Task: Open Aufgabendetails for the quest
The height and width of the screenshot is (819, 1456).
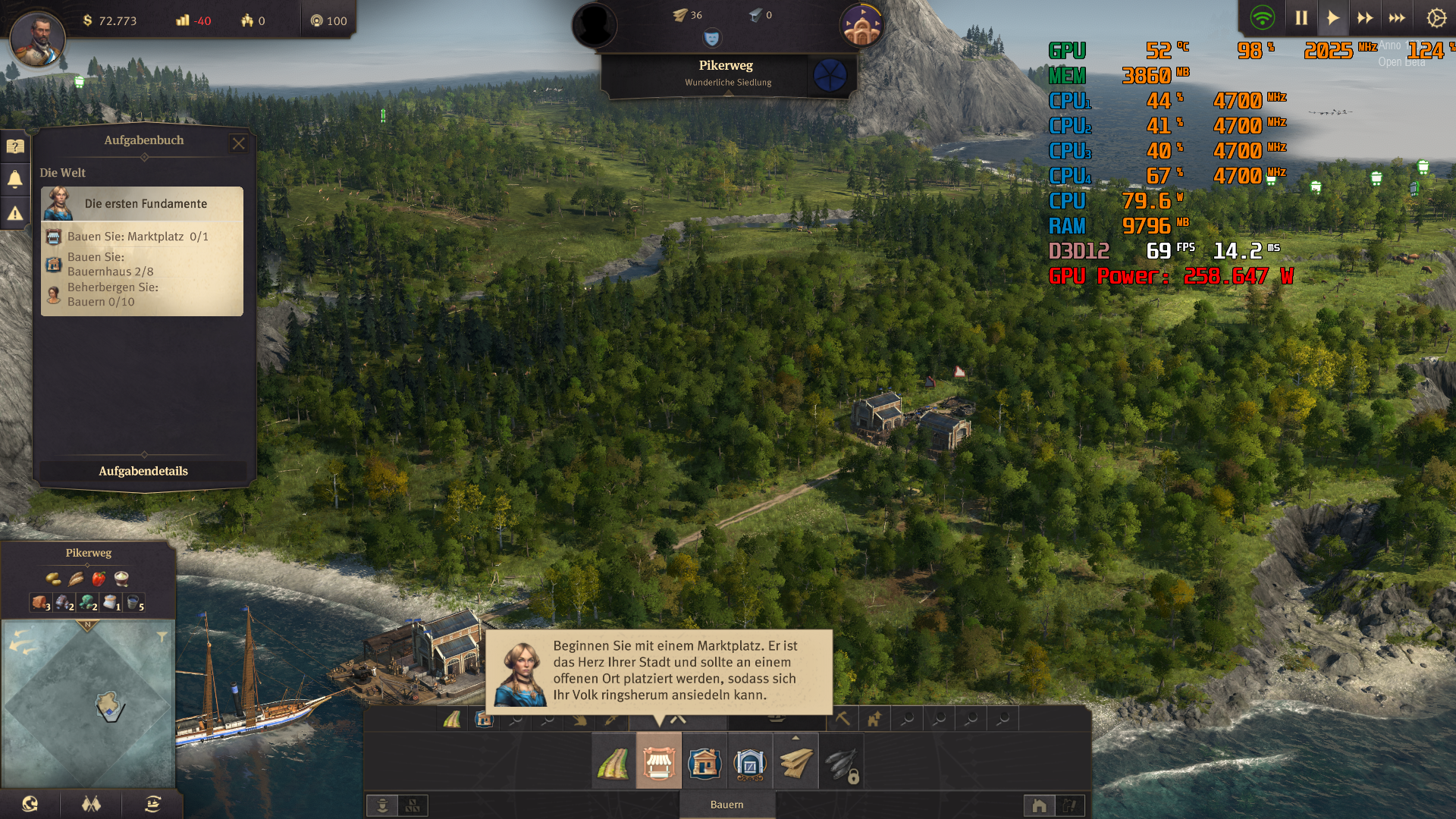Action: point(143,471)
